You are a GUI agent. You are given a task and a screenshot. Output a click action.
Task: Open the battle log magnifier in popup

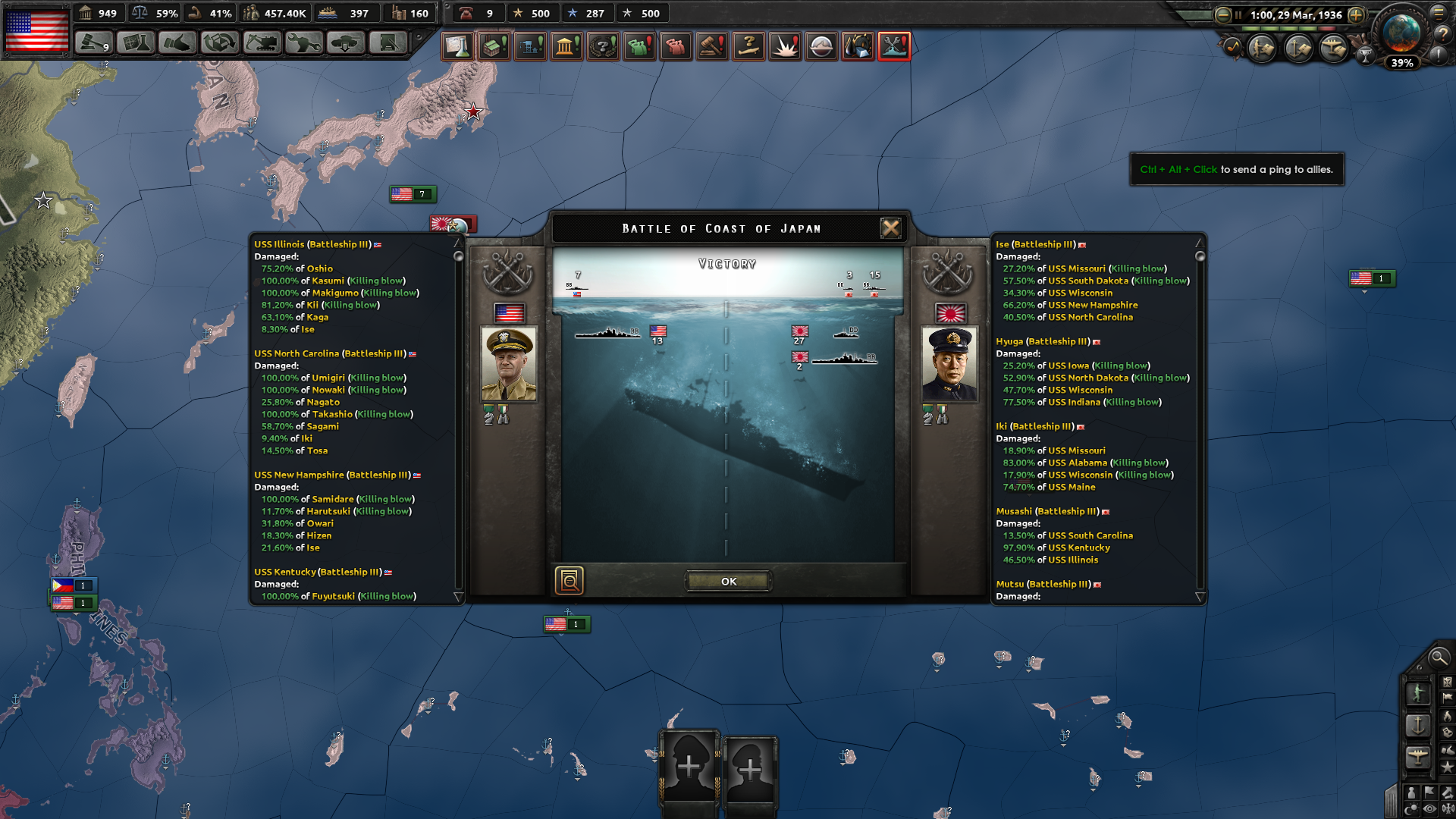tap(571, 581)
